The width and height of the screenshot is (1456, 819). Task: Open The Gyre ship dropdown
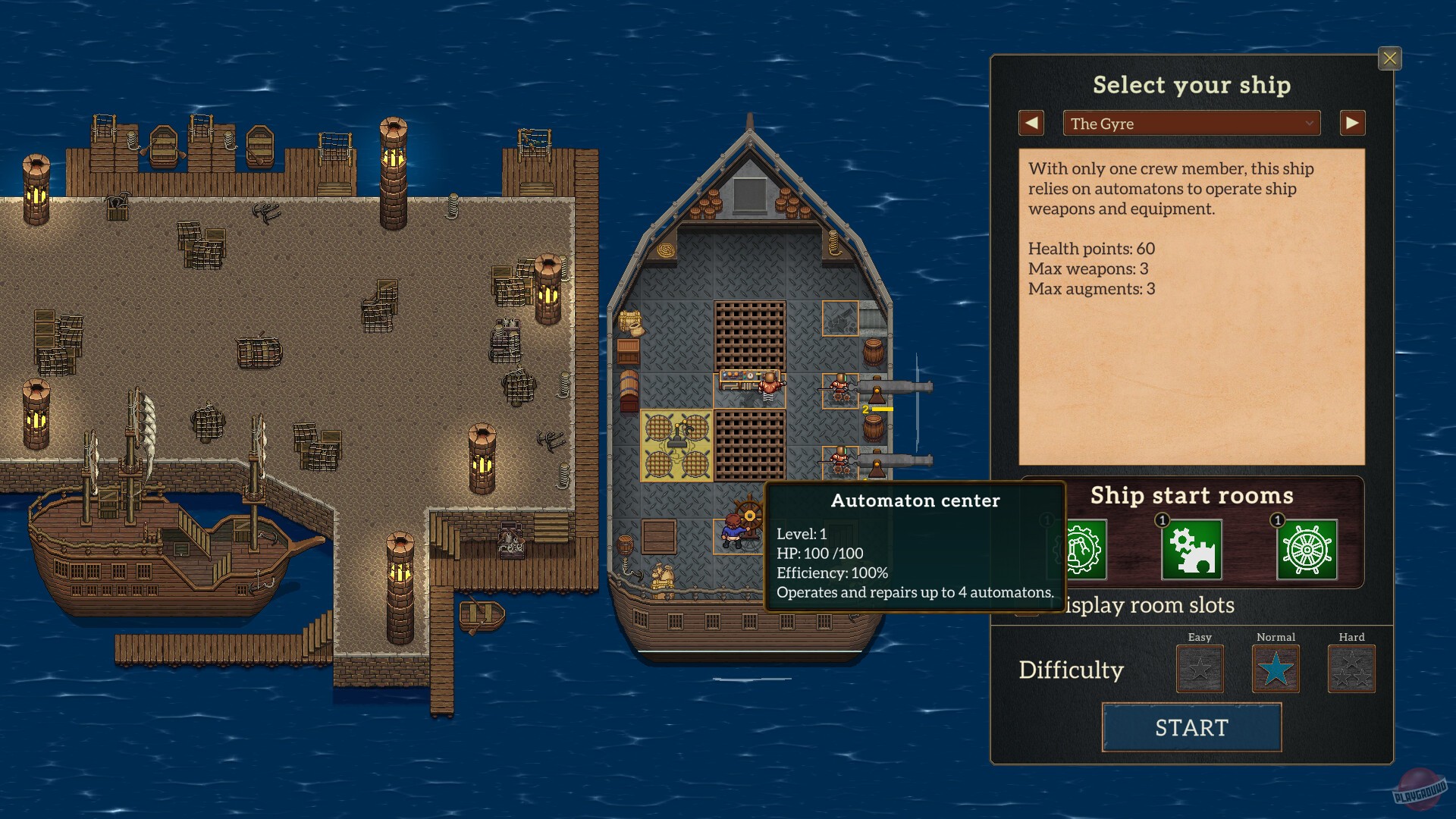pyautogui.click(x=1191, y=123)
